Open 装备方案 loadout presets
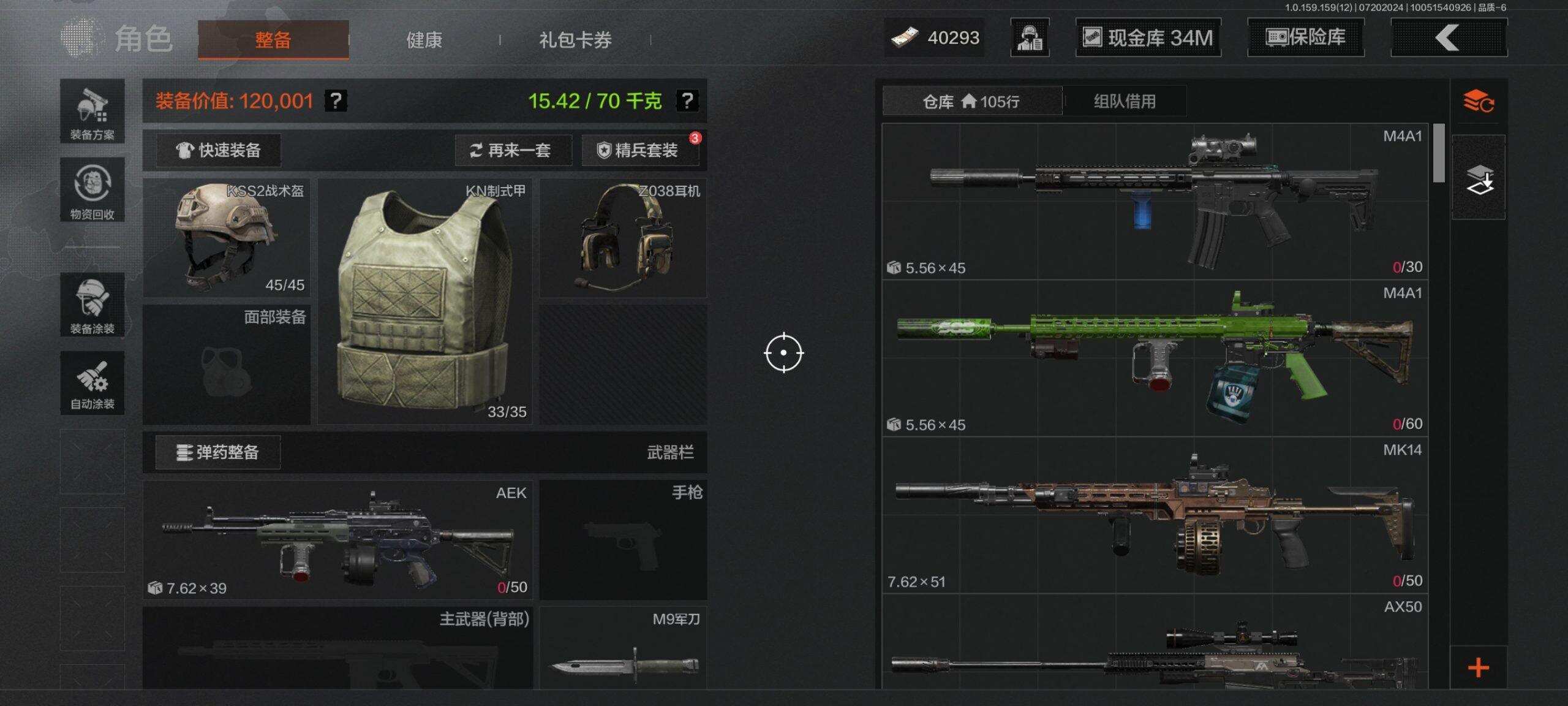1568x706 pixels. pos(92,112)
